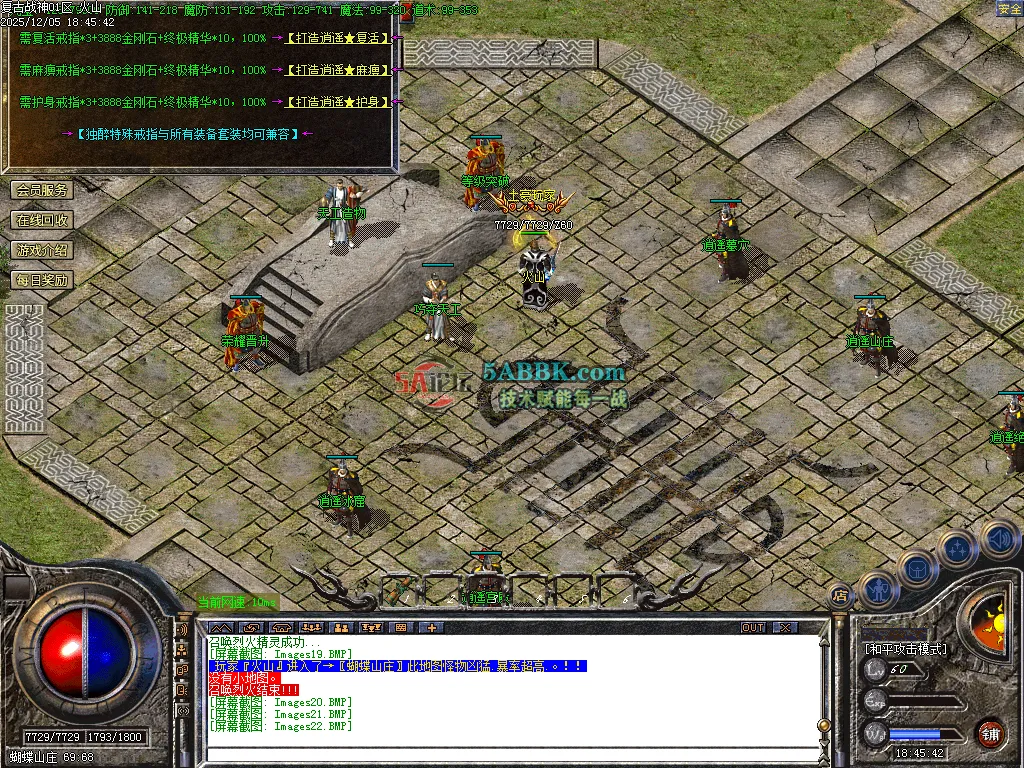Click the round red 铺 stall button
Viewport: 1024px width, 768px height.
click(990, 733)
